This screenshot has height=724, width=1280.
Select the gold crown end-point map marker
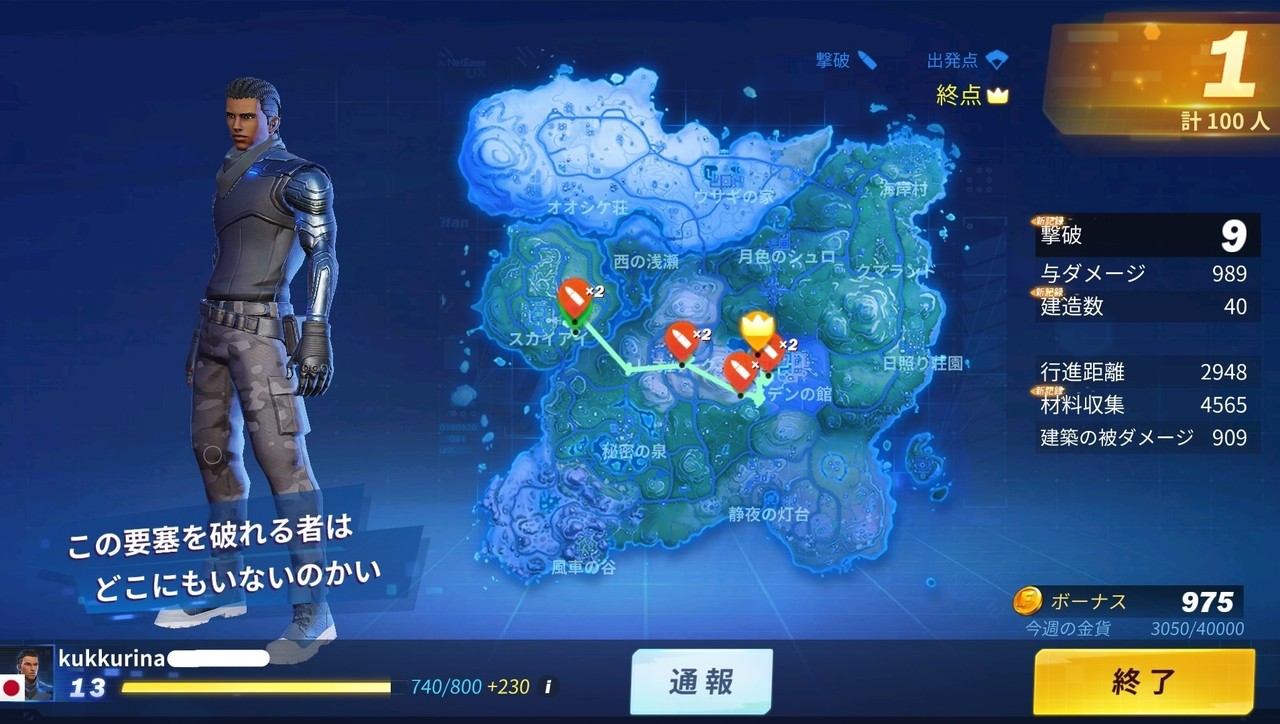tap(758, 329)
